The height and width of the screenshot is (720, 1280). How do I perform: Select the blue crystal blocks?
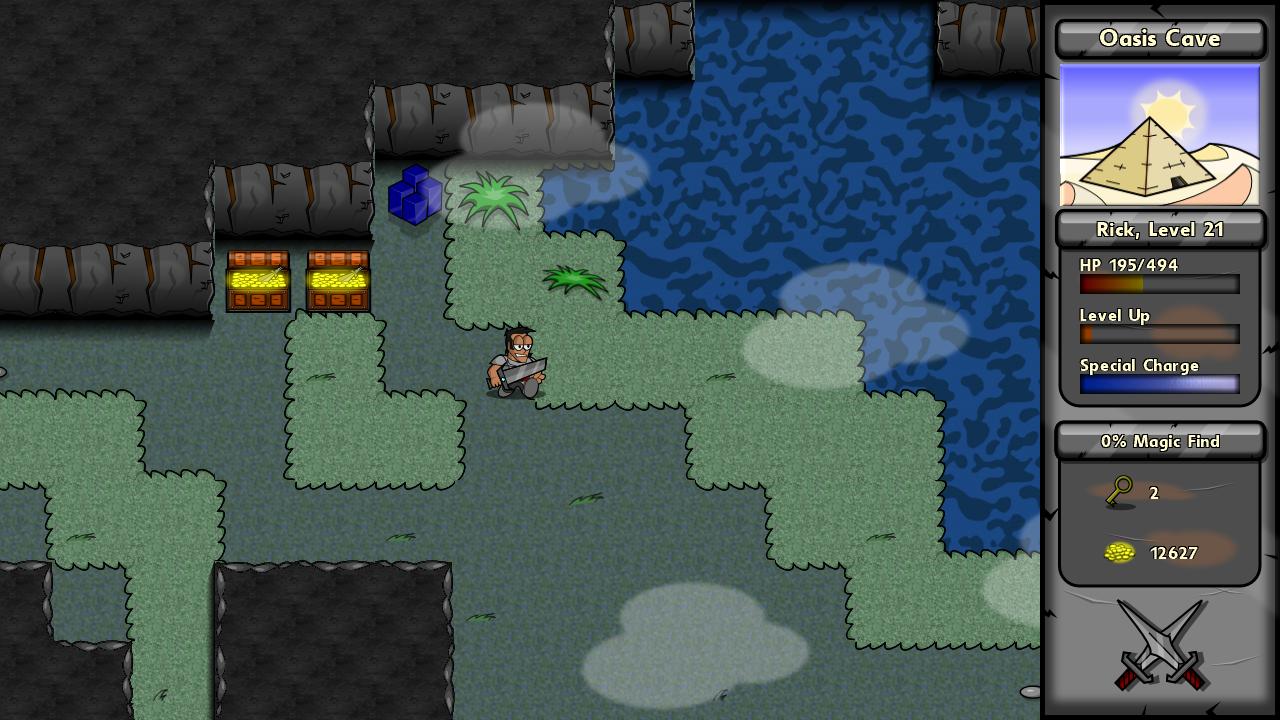point(415,196)
